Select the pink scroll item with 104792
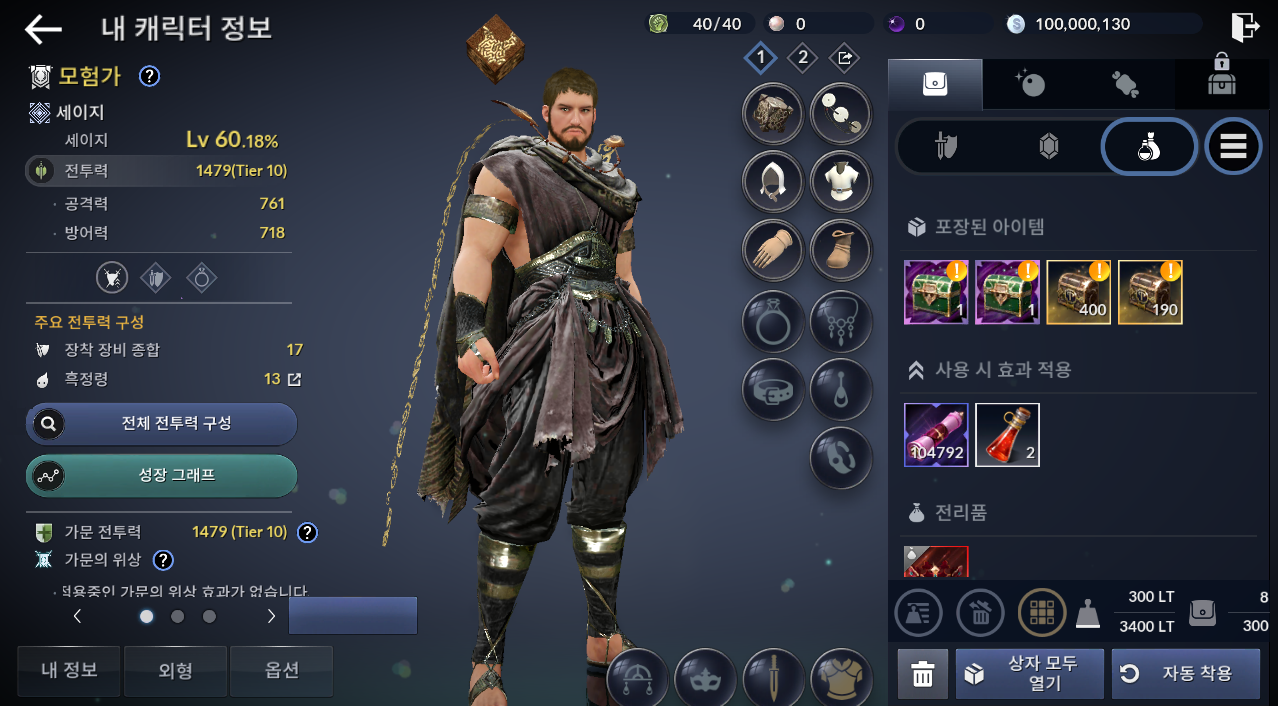This screenshot has width=1278, height=706. (936, 435)
